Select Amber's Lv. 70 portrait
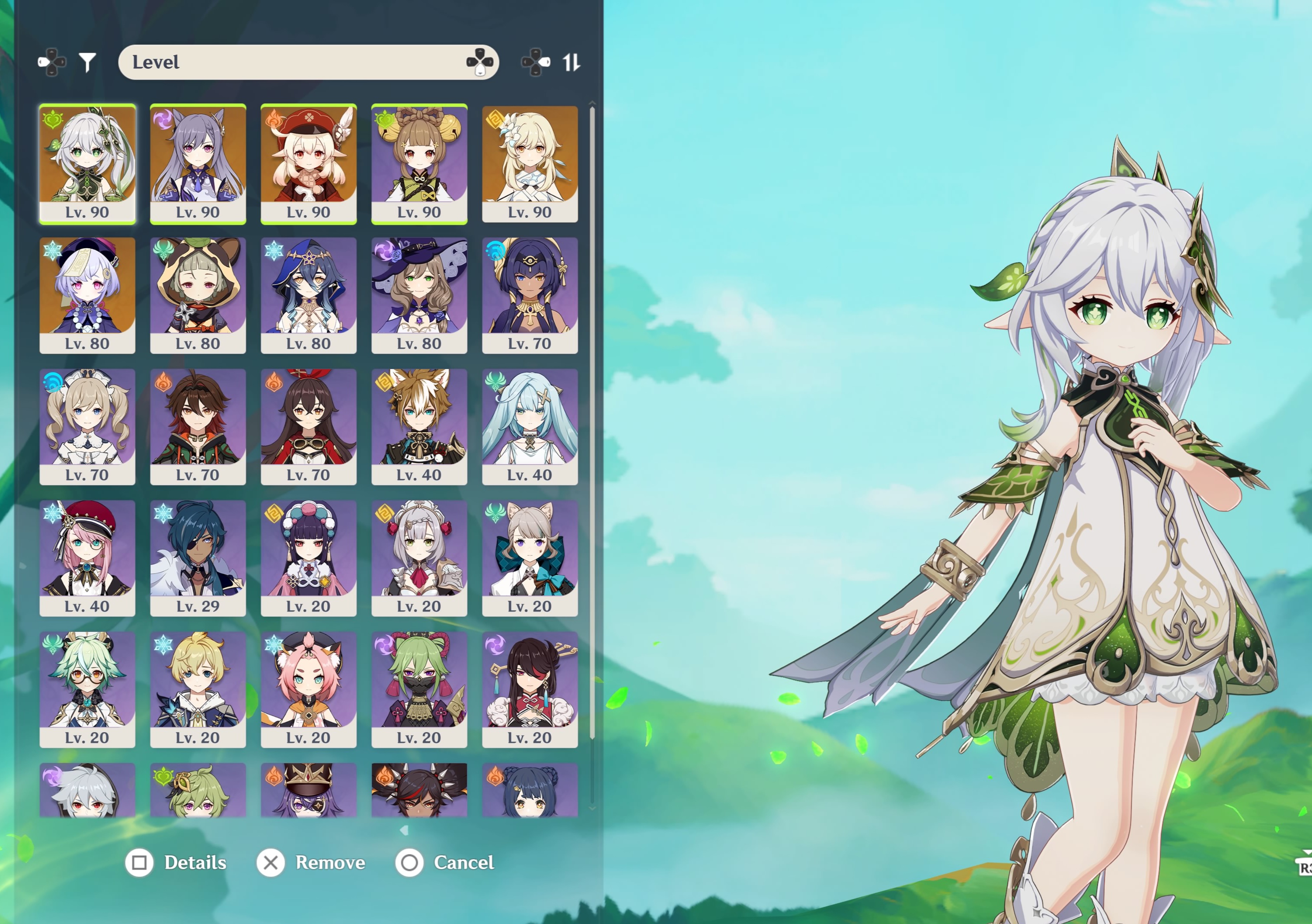This screenshot has width=1312, height=924. [x=309, y=426]
